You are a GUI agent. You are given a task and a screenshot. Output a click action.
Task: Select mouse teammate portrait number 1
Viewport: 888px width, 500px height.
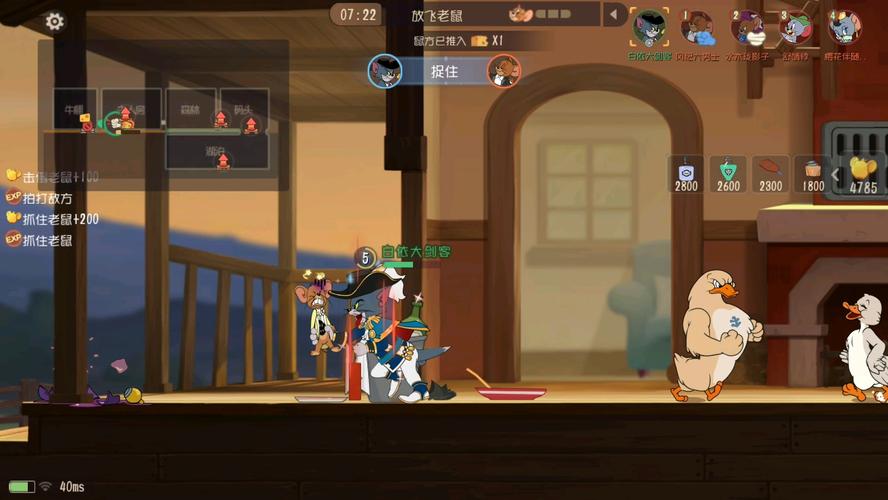tap(697, 27)
